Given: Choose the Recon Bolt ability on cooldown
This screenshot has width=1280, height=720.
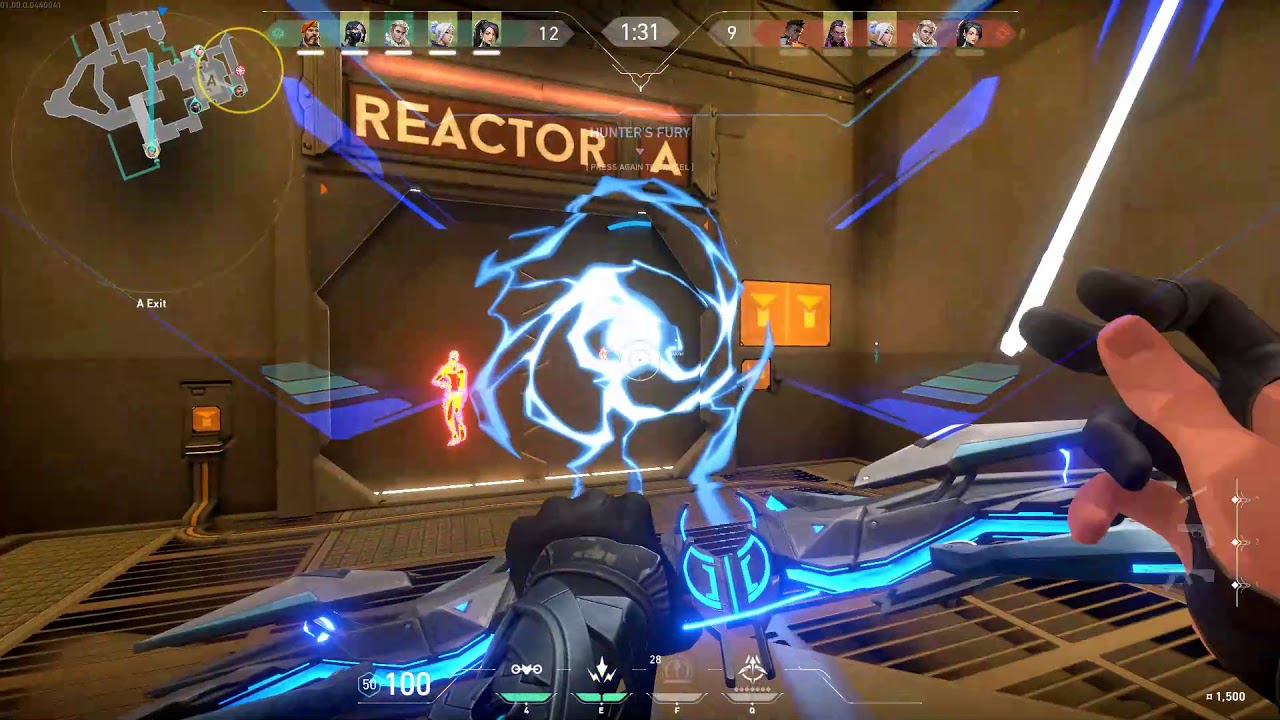Looking at the screenshot, I should tap(677, 671).
